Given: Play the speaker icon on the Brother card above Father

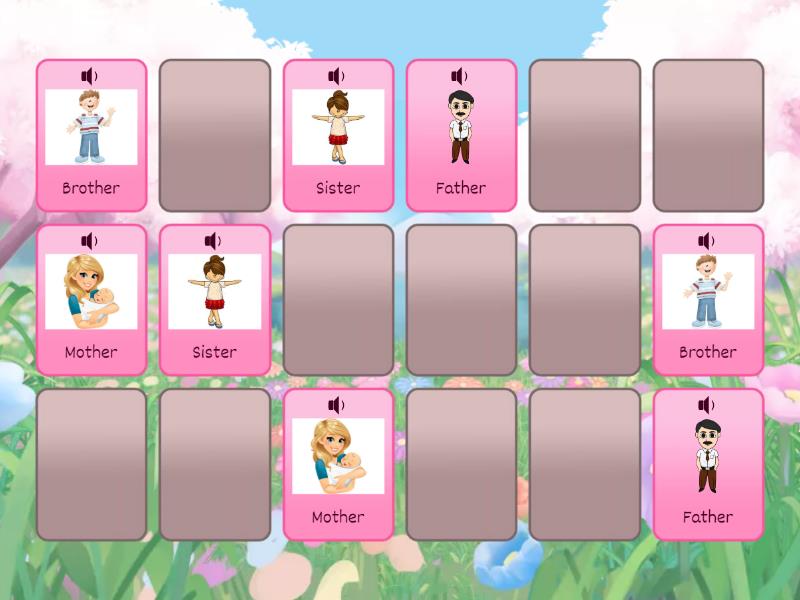Looking at the screenshot, I should pyautogui.click(x=707, y=241).
